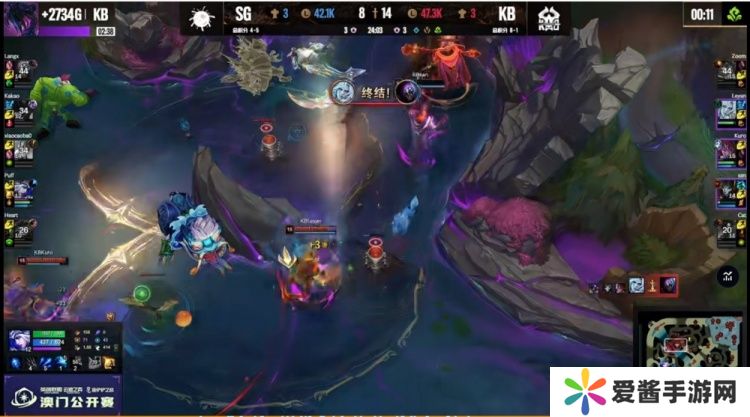Select Kuro's player portrait
The image size is (750, 417).
coord(727,150)
